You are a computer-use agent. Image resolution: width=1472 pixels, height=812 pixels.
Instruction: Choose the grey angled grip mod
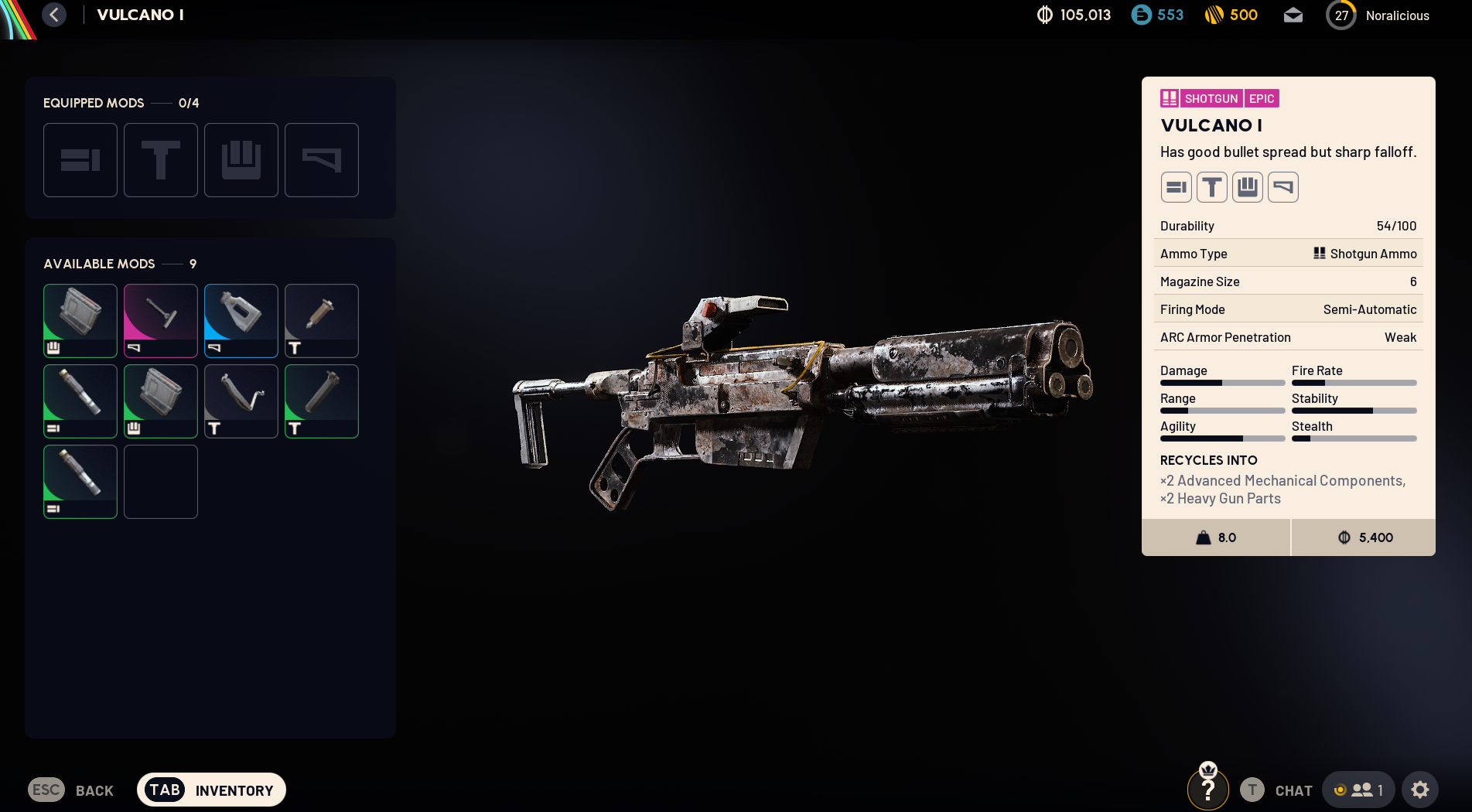pos(241,401)
